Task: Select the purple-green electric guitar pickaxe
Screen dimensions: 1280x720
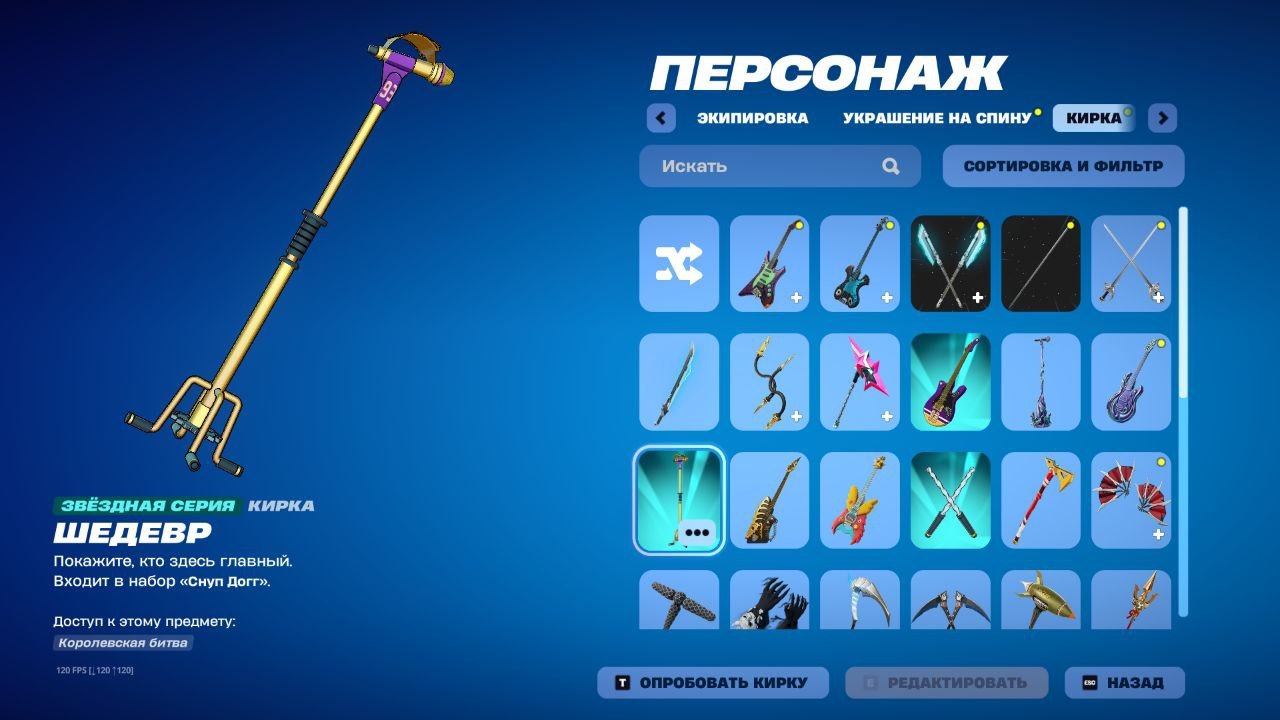Action: point(769,263)
